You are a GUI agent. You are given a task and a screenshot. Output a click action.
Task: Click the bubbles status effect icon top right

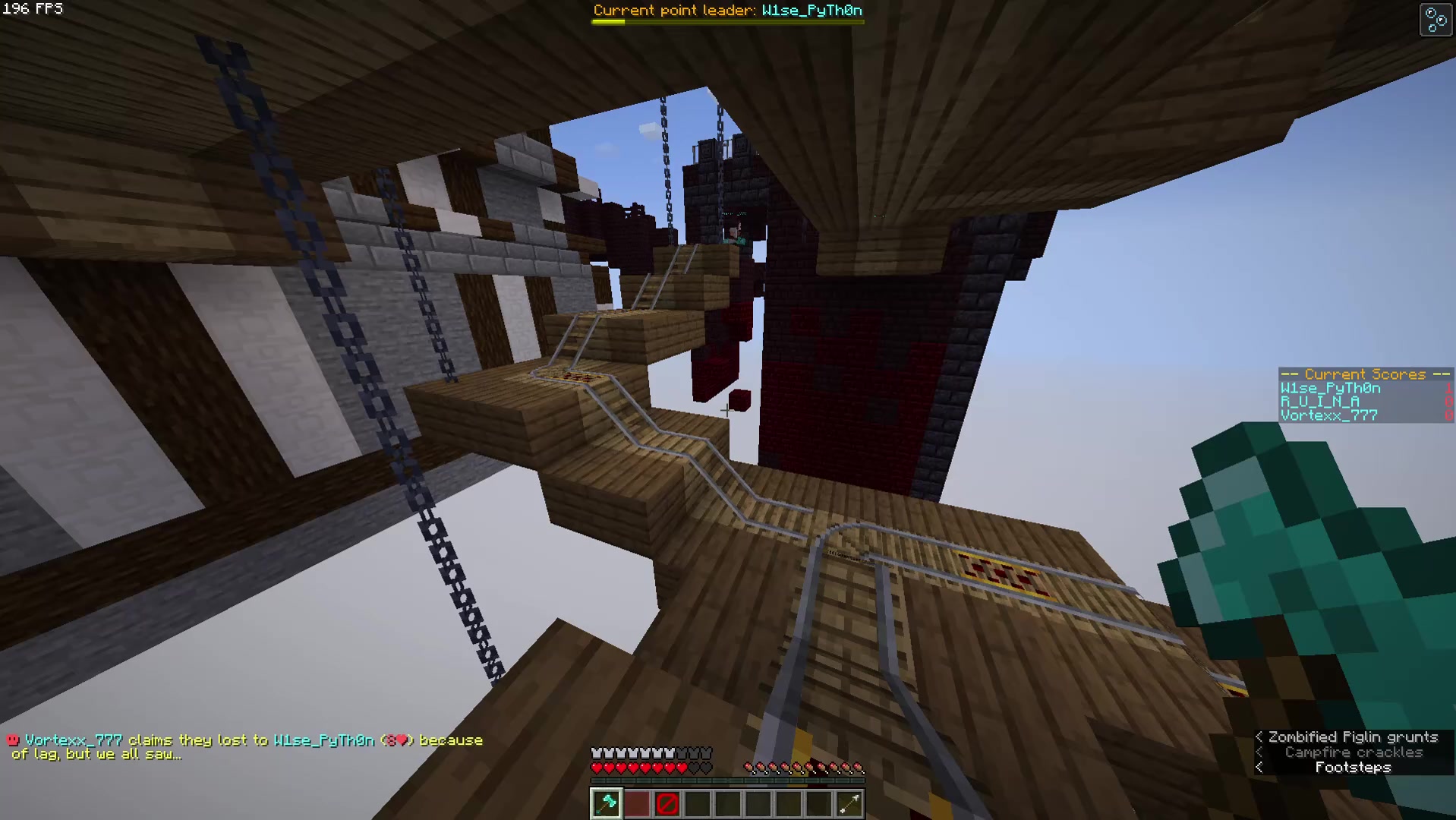click(1435, 19)
